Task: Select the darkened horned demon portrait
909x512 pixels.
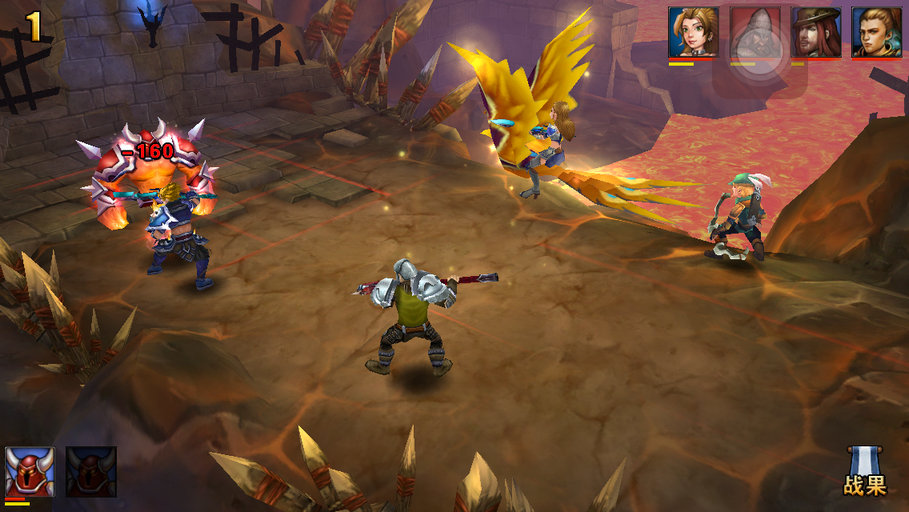Action: click(x=91, y=471)
